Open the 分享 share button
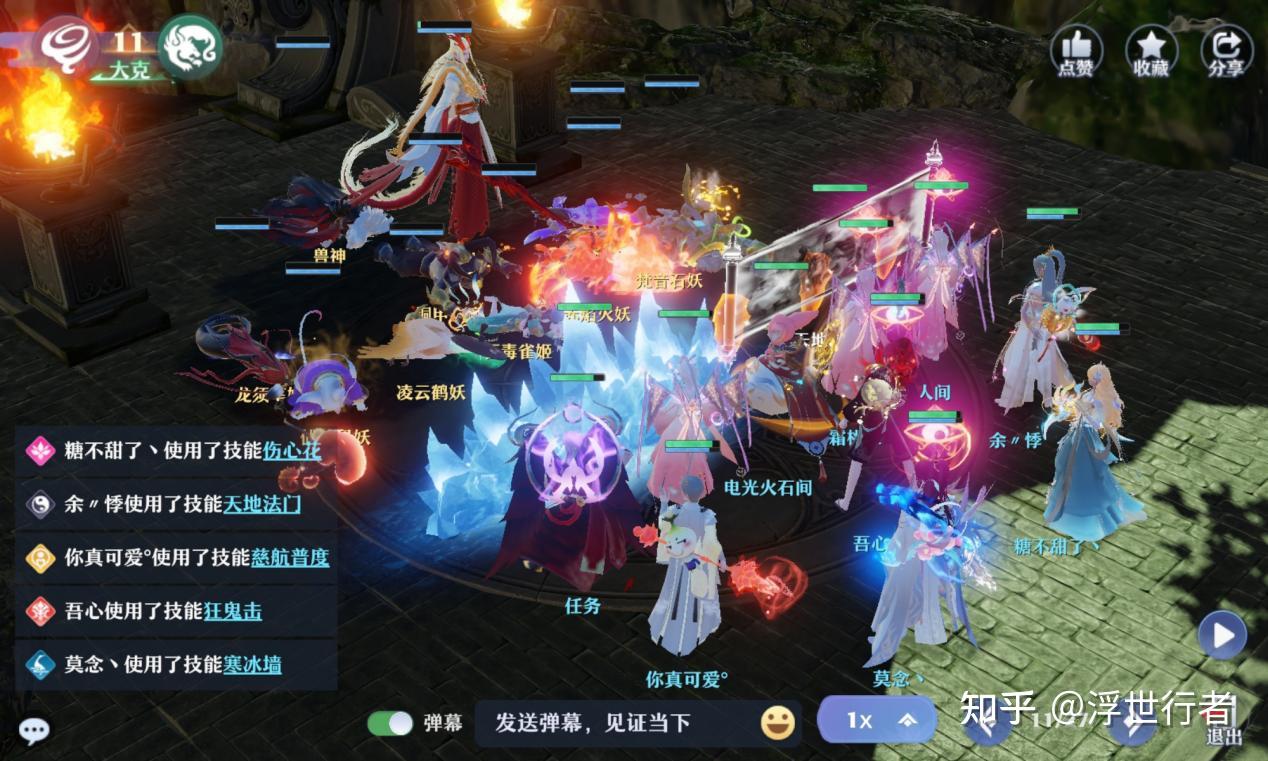The width and height of the screenshot is (1268, 761). click(x=1226, y=50)
